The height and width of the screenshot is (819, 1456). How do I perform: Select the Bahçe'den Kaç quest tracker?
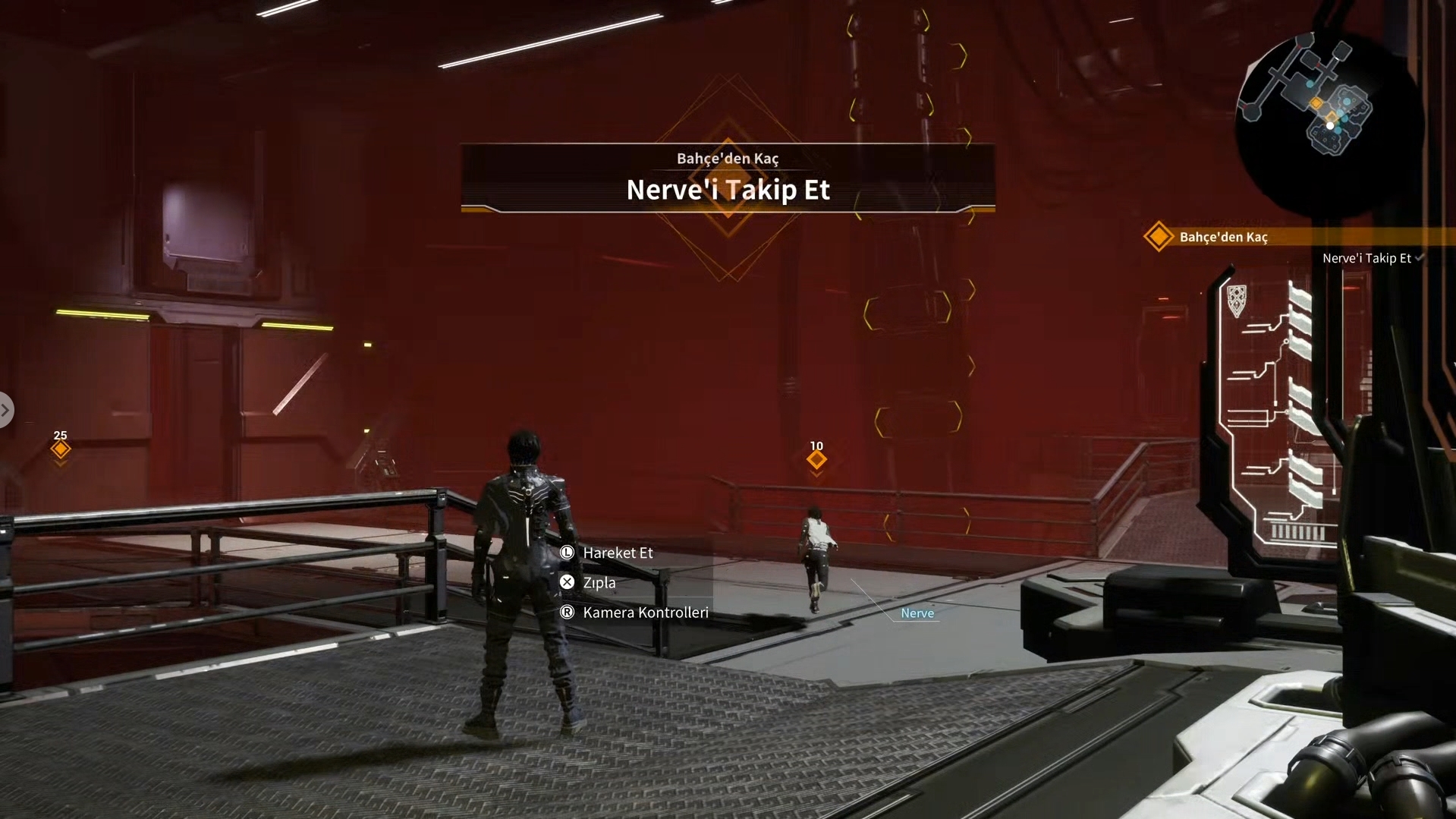click(x=1222, y=237)
